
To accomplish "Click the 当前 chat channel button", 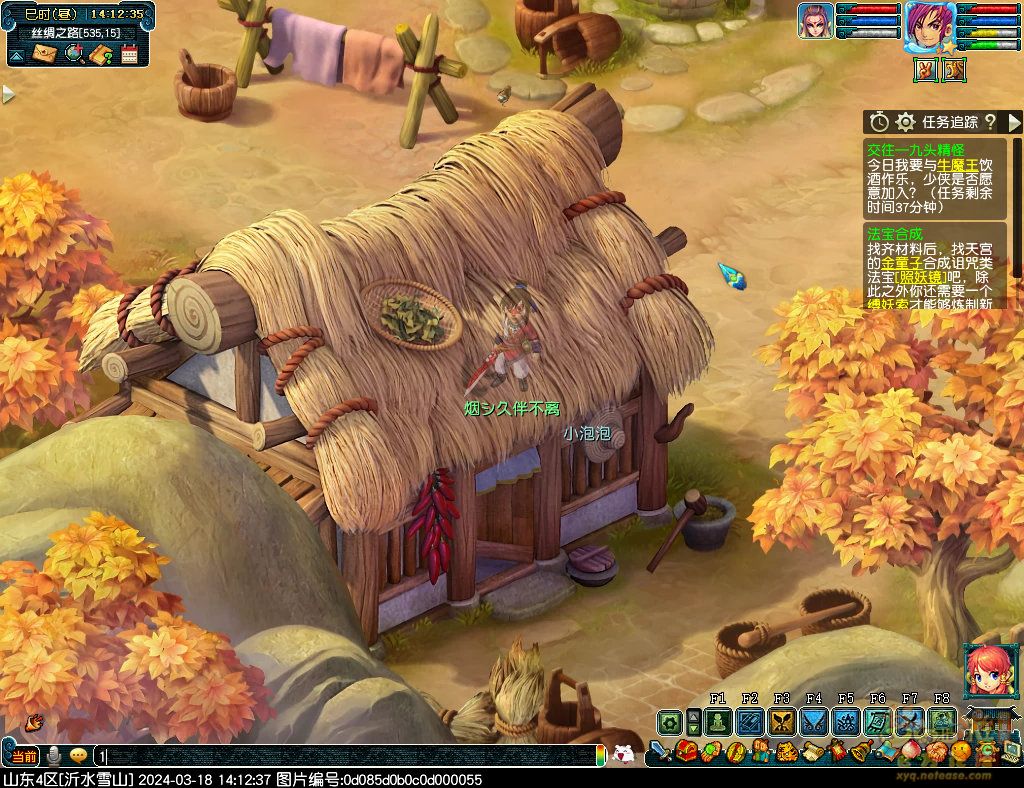I will [x=22, y=757].
